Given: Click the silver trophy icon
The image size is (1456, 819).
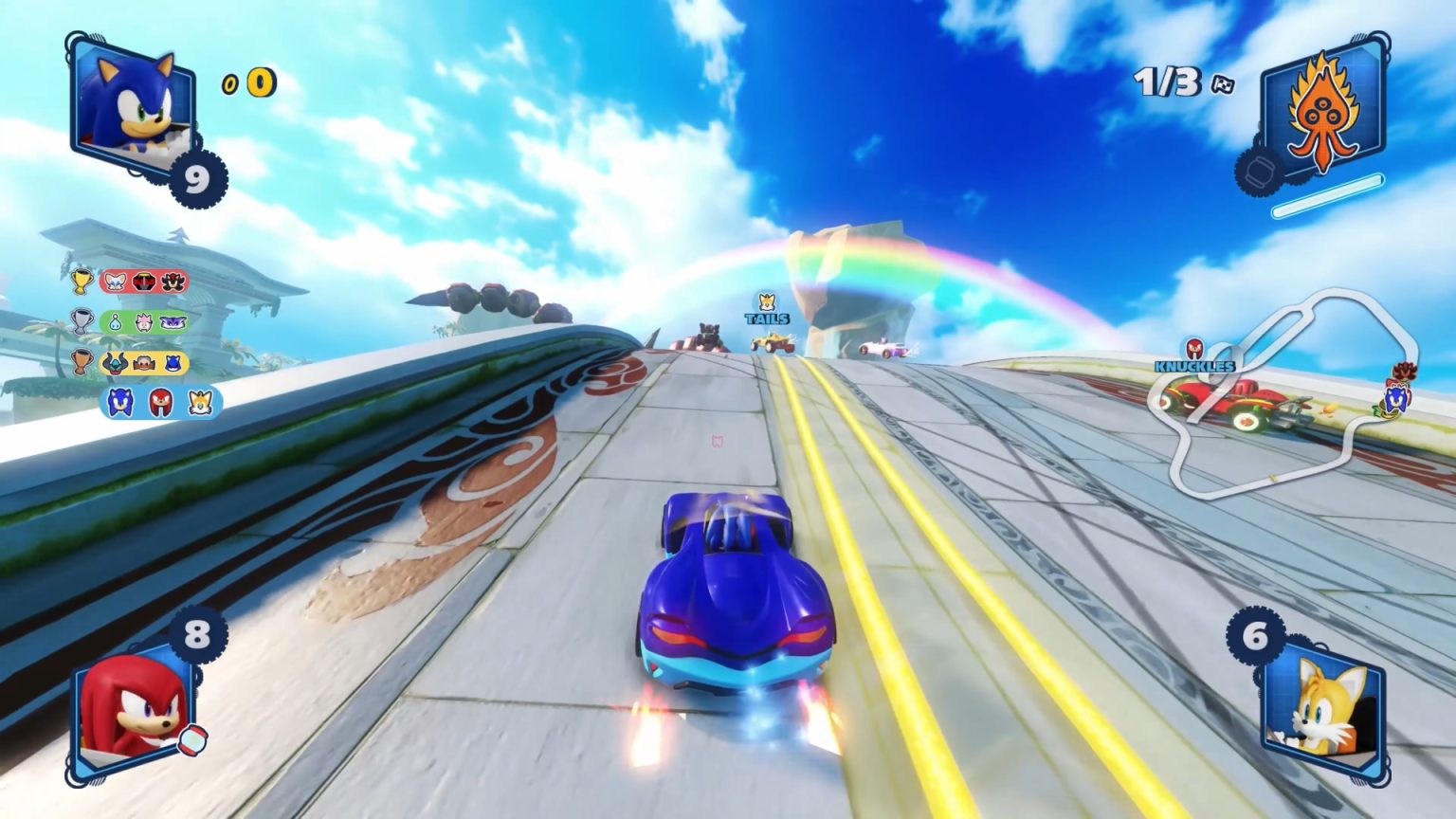Looking at the screenshot, I should coord(82,321).
